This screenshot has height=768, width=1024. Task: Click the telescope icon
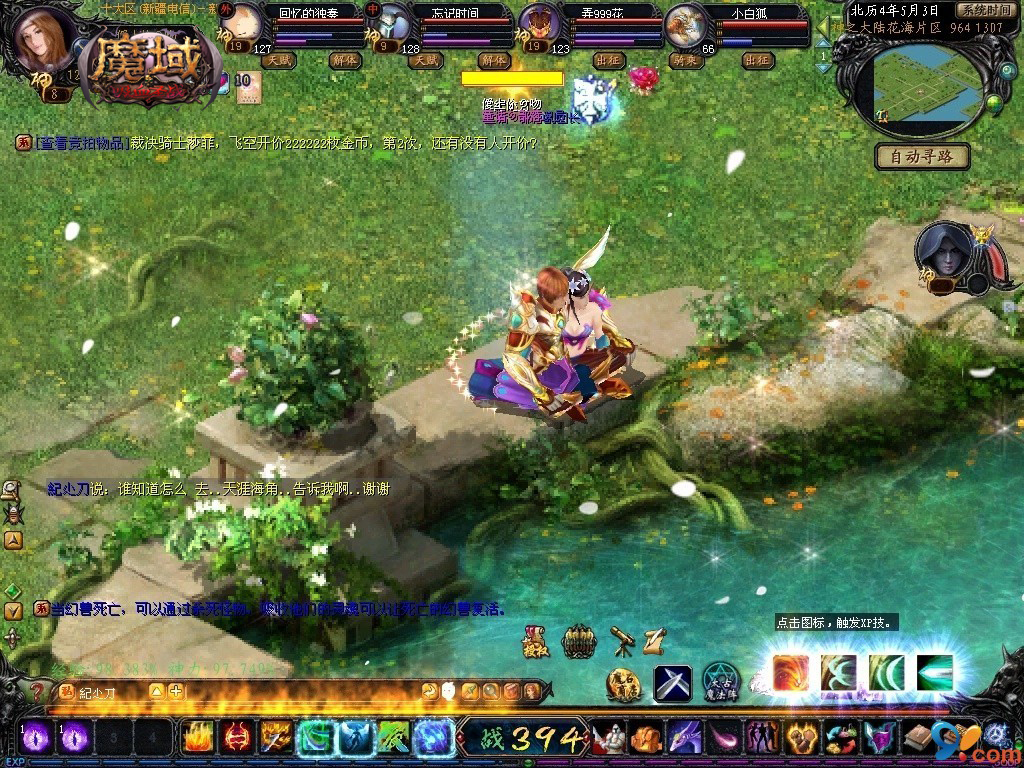pos(621,639)
